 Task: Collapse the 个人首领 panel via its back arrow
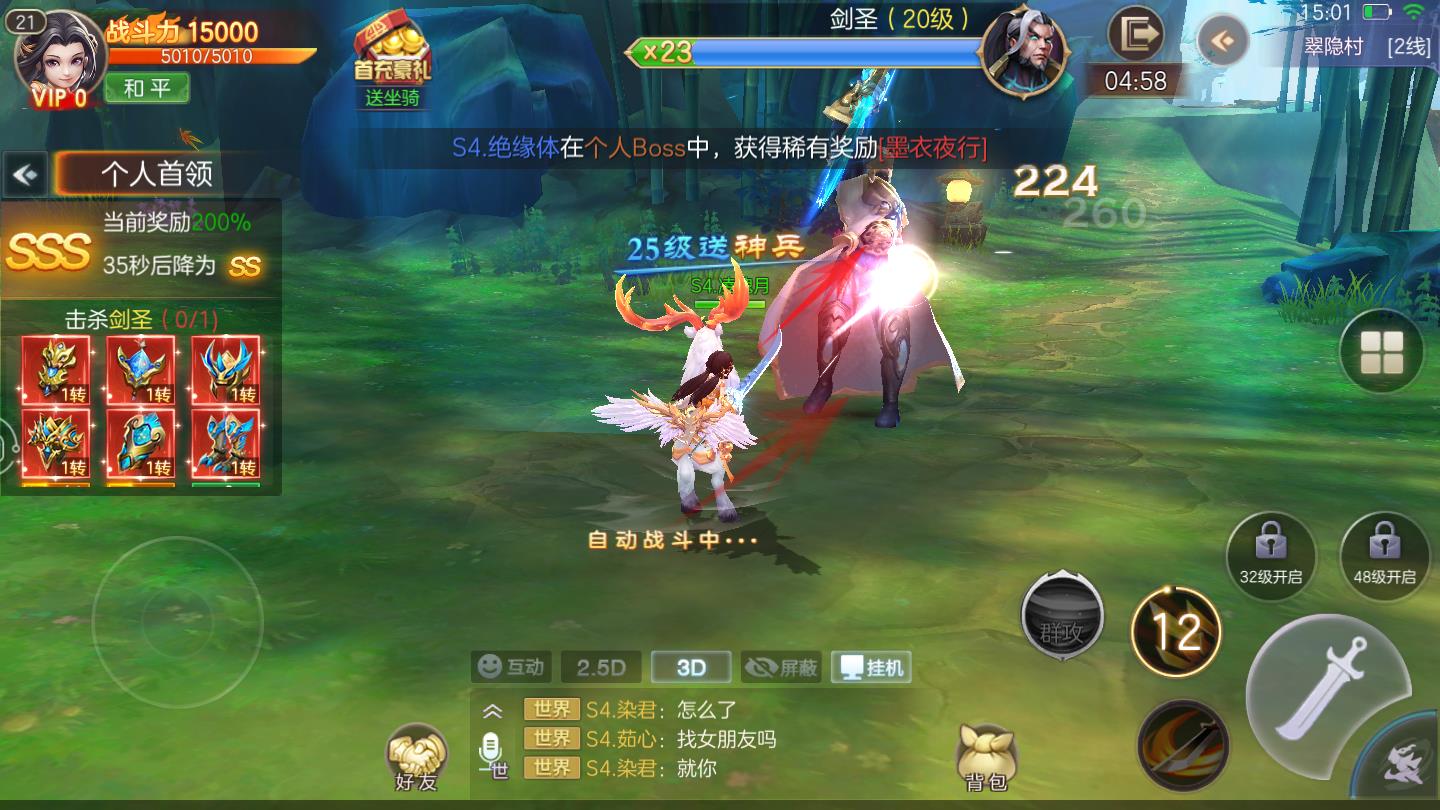click(22, 172)
